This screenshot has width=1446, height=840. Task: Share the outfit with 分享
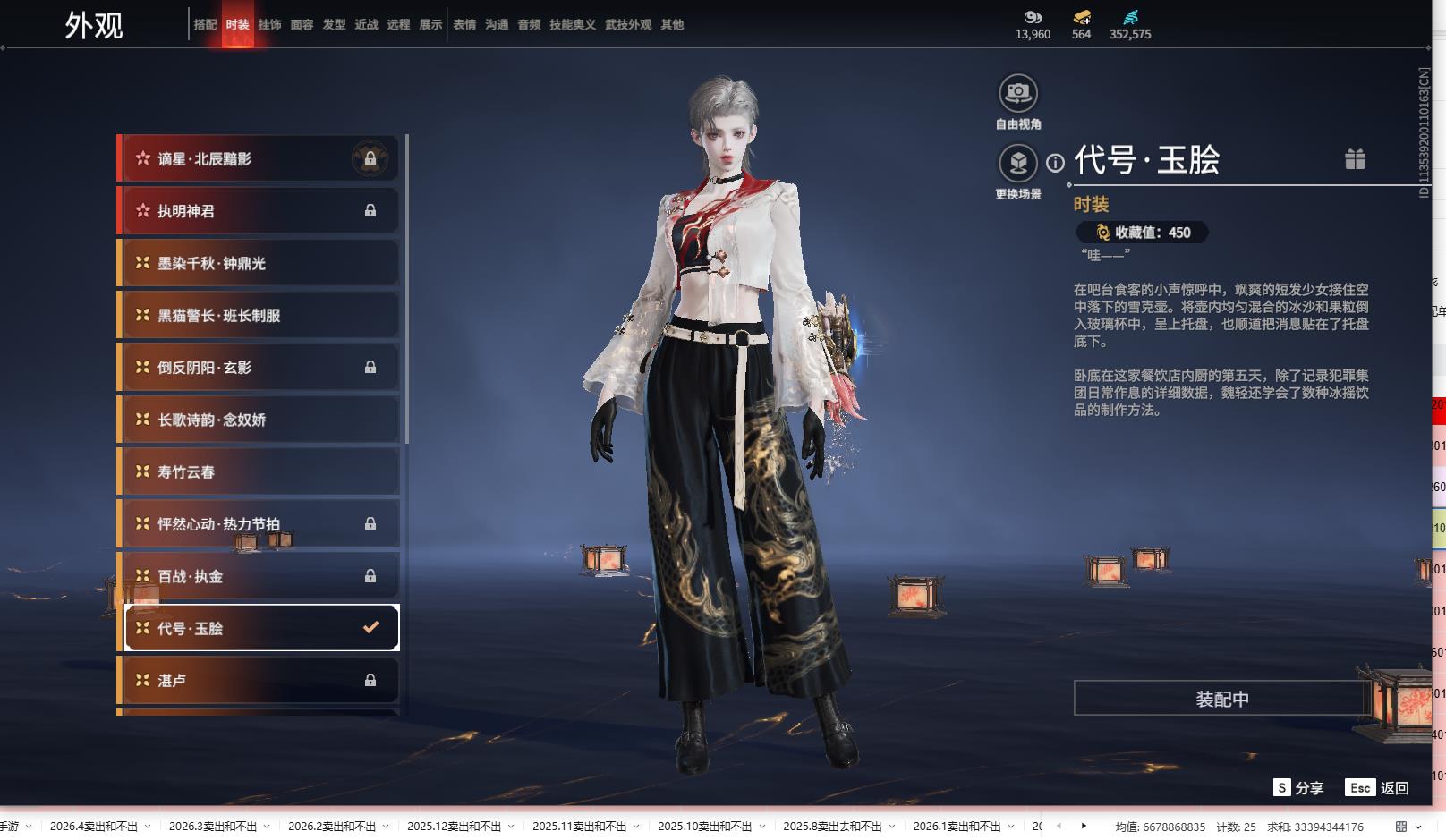[x=1298, y=788]
